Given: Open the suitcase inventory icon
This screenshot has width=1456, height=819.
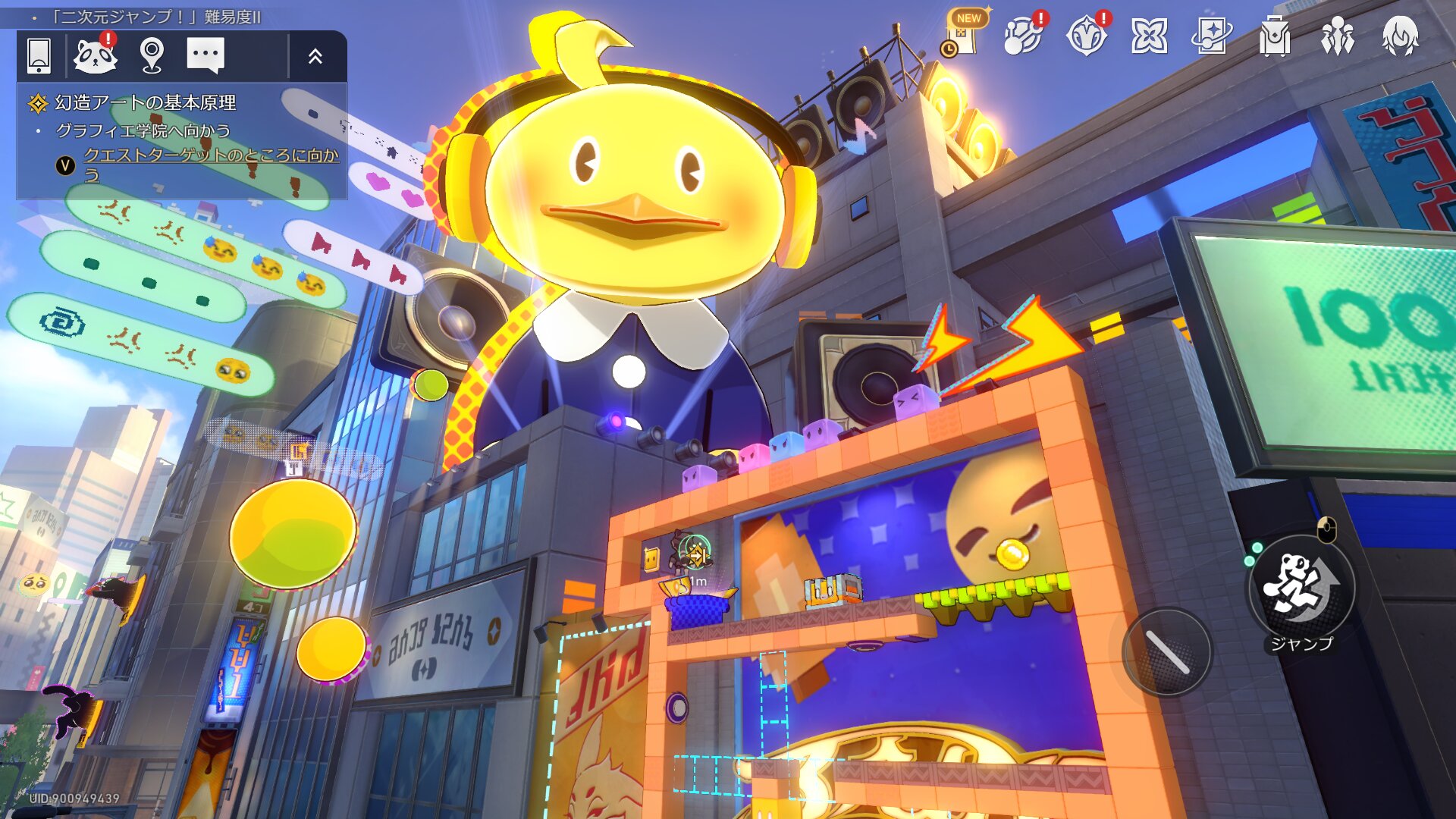Looking at the screenshot, I should click(1275, 36).
